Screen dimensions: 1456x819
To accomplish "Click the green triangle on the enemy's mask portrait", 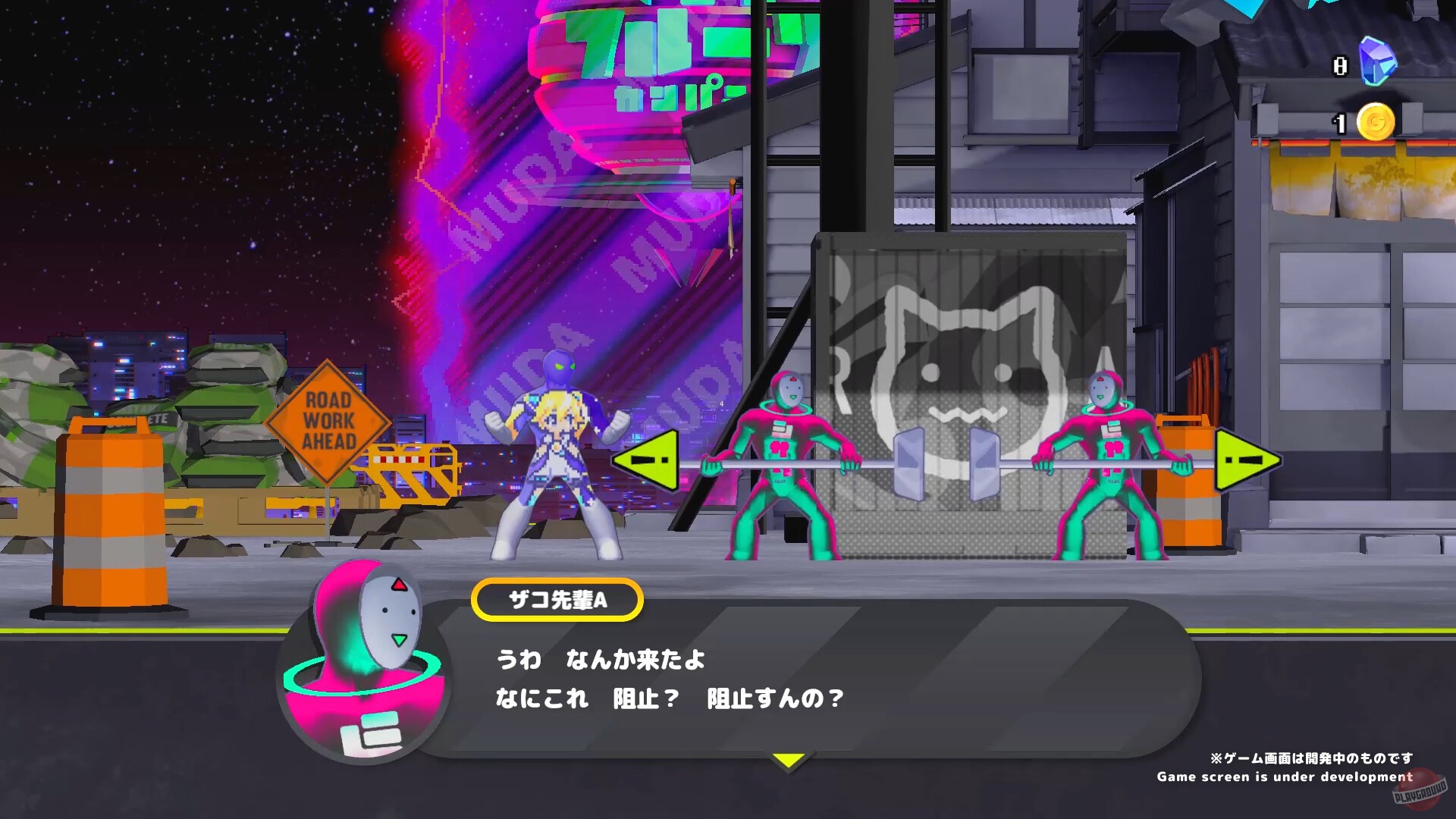I will (x=397, y=639).
